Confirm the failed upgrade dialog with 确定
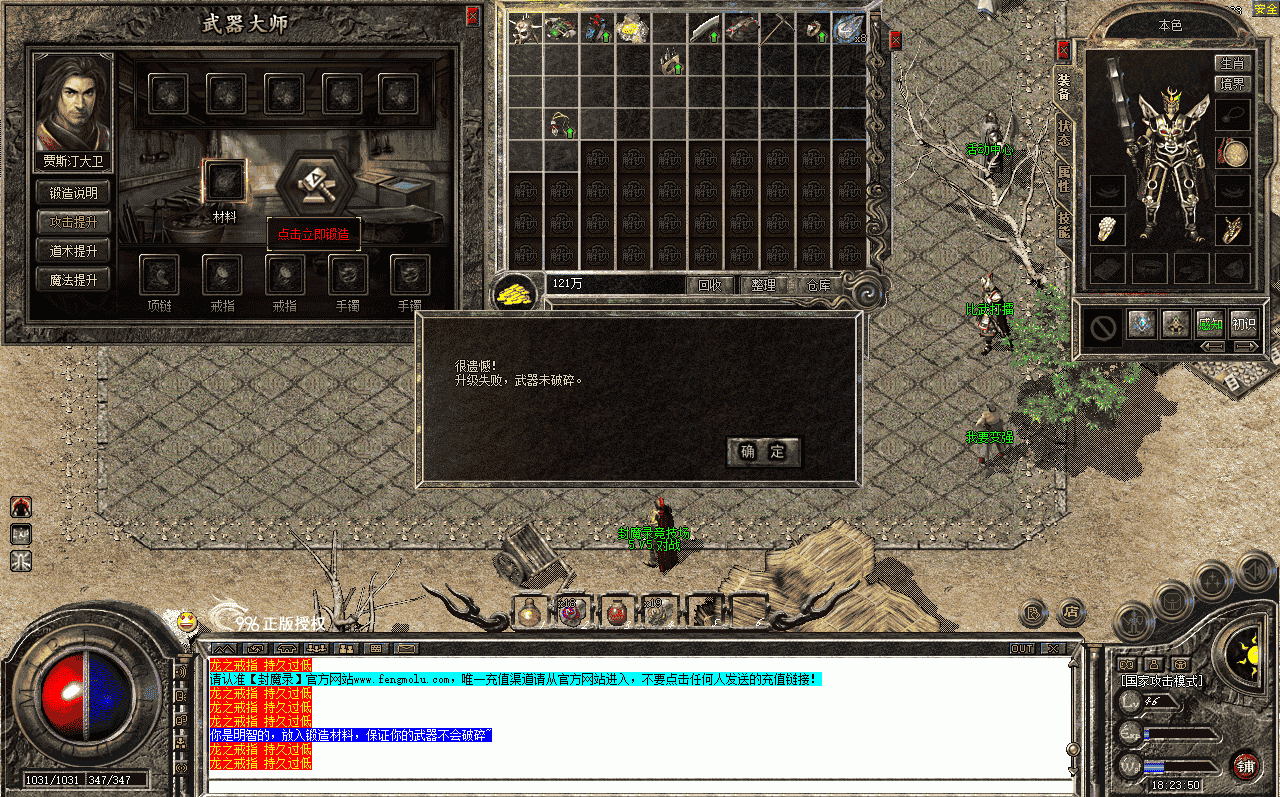This screenshot has height=797, width=1280. (763, 451)
